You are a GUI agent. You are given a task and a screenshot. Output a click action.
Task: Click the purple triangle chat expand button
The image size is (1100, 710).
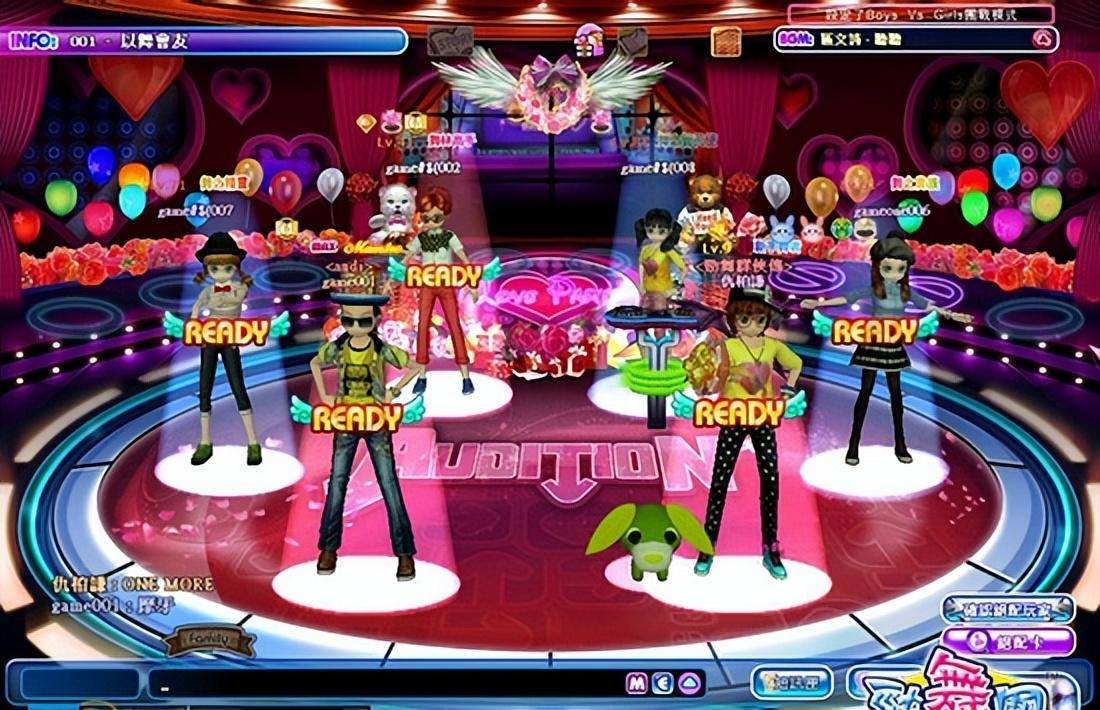click(x=688, y=684)
